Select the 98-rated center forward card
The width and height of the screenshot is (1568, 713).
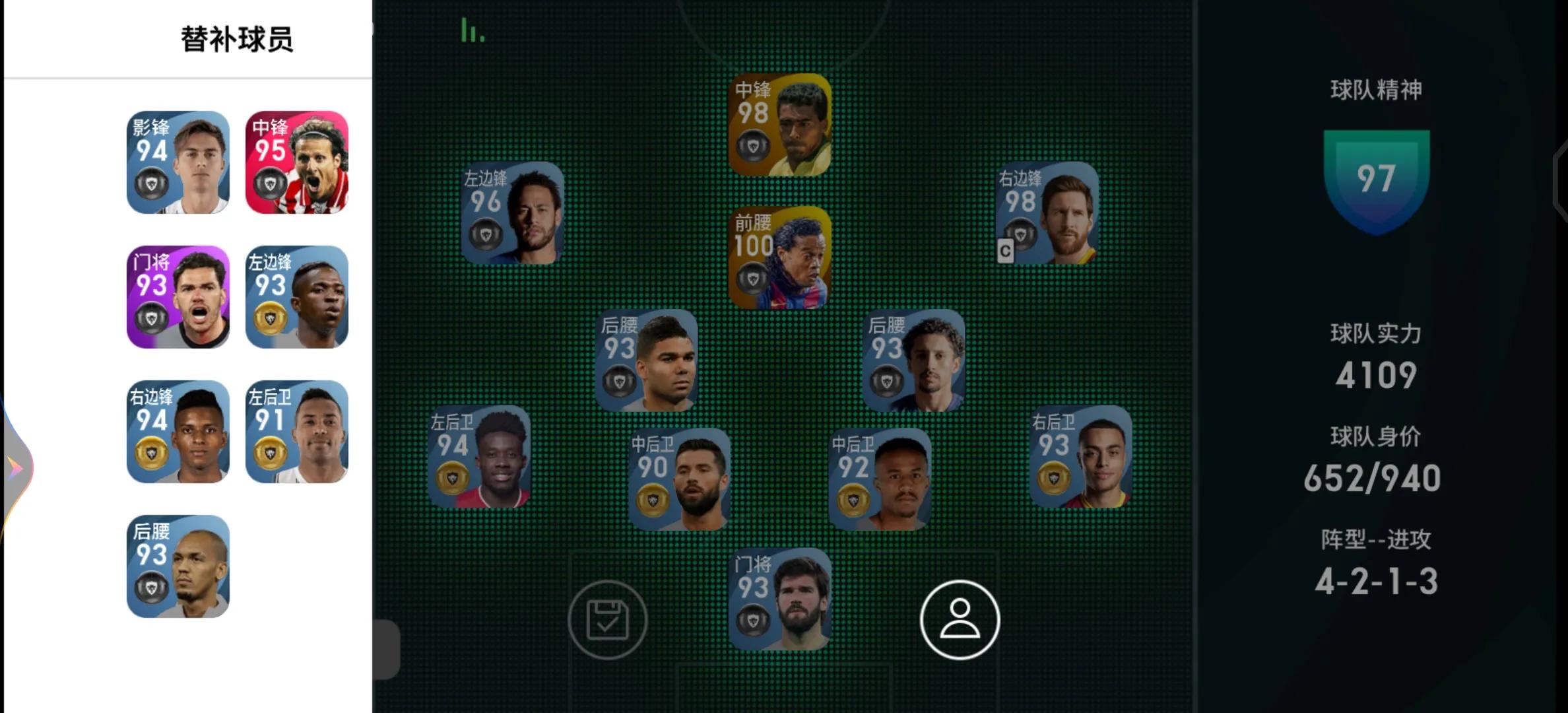pos(779,125)
